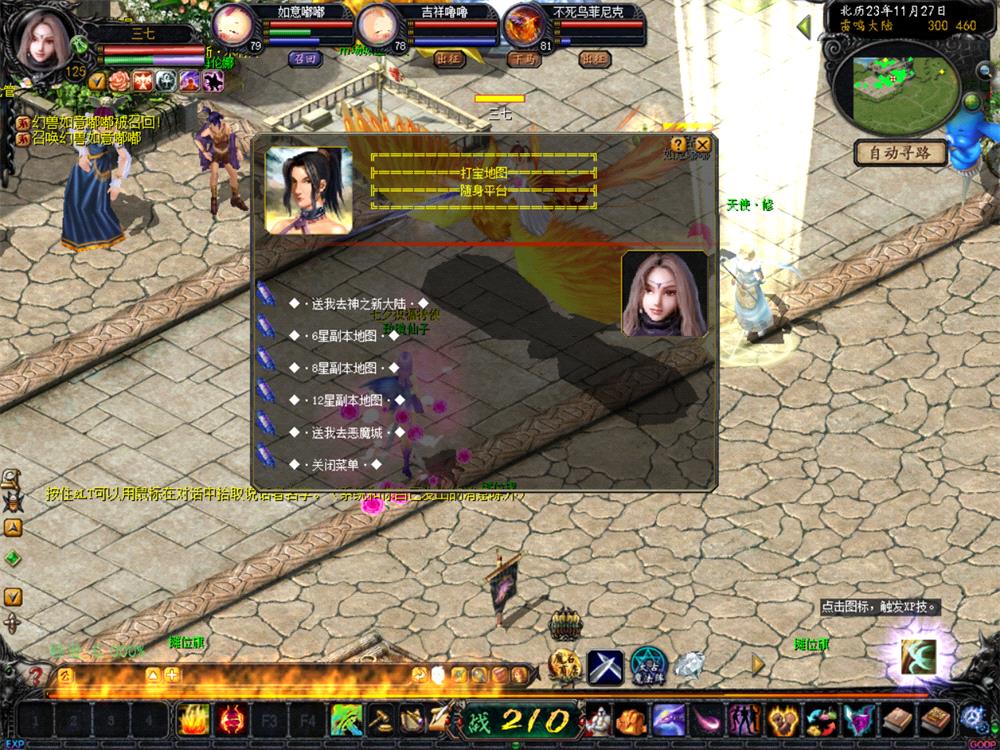Click the 召回 button under pet 如意嘟嘟

click(x=304, y=59)
